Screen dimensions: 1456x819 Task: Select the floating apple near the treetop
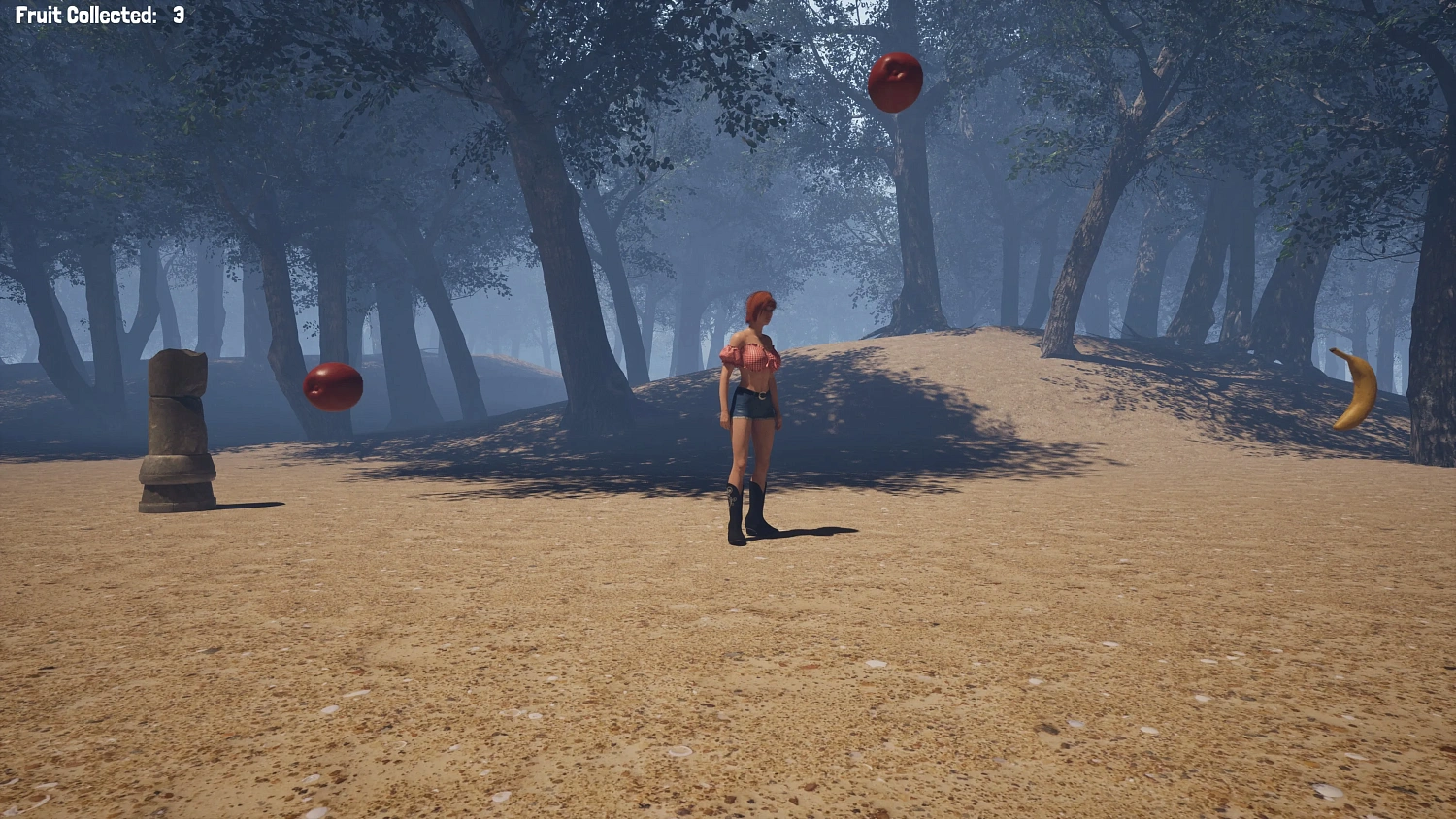[895, 83]
